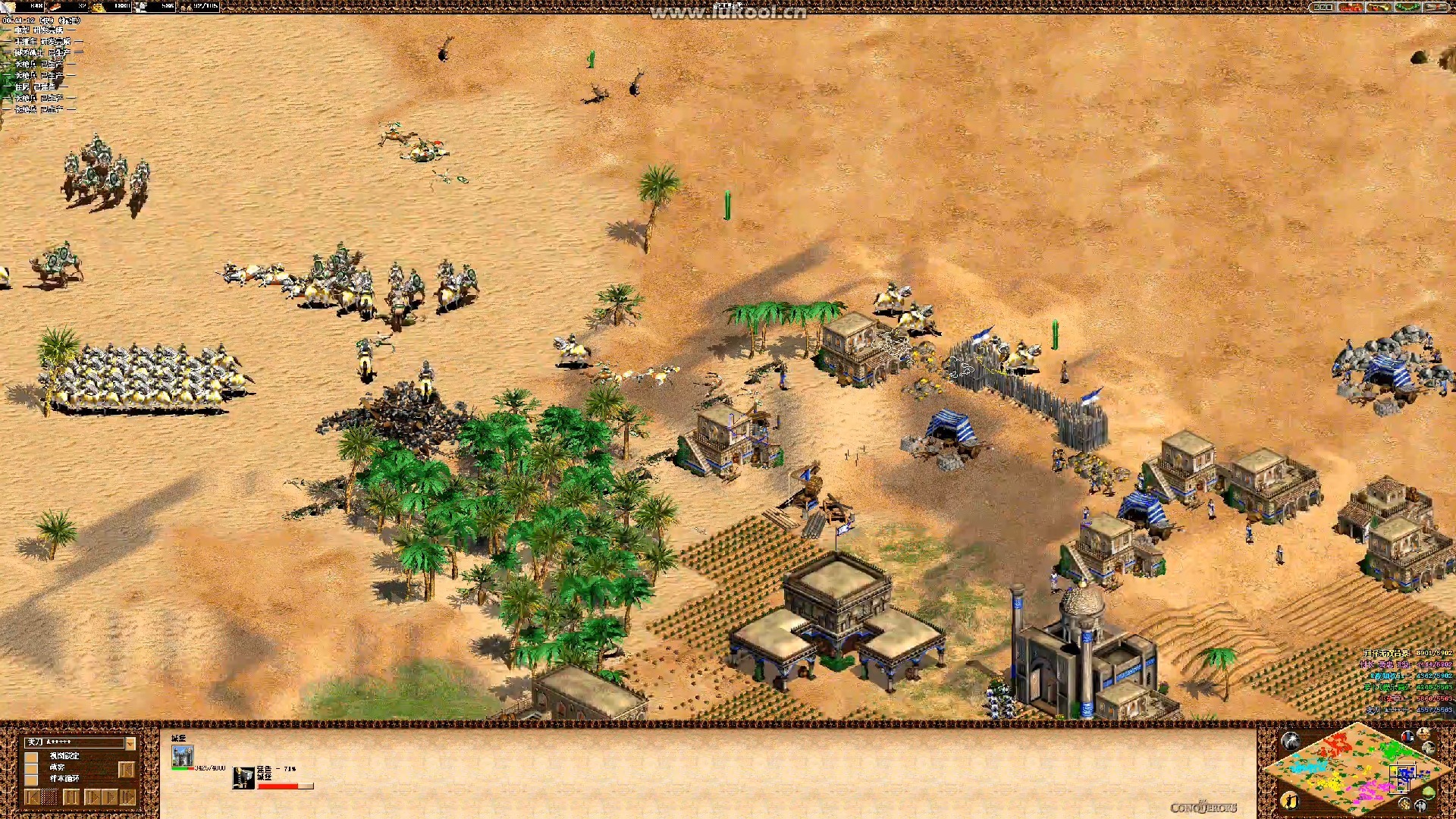
Task: Click the replay pause button
Action: (x=71, y=797)
